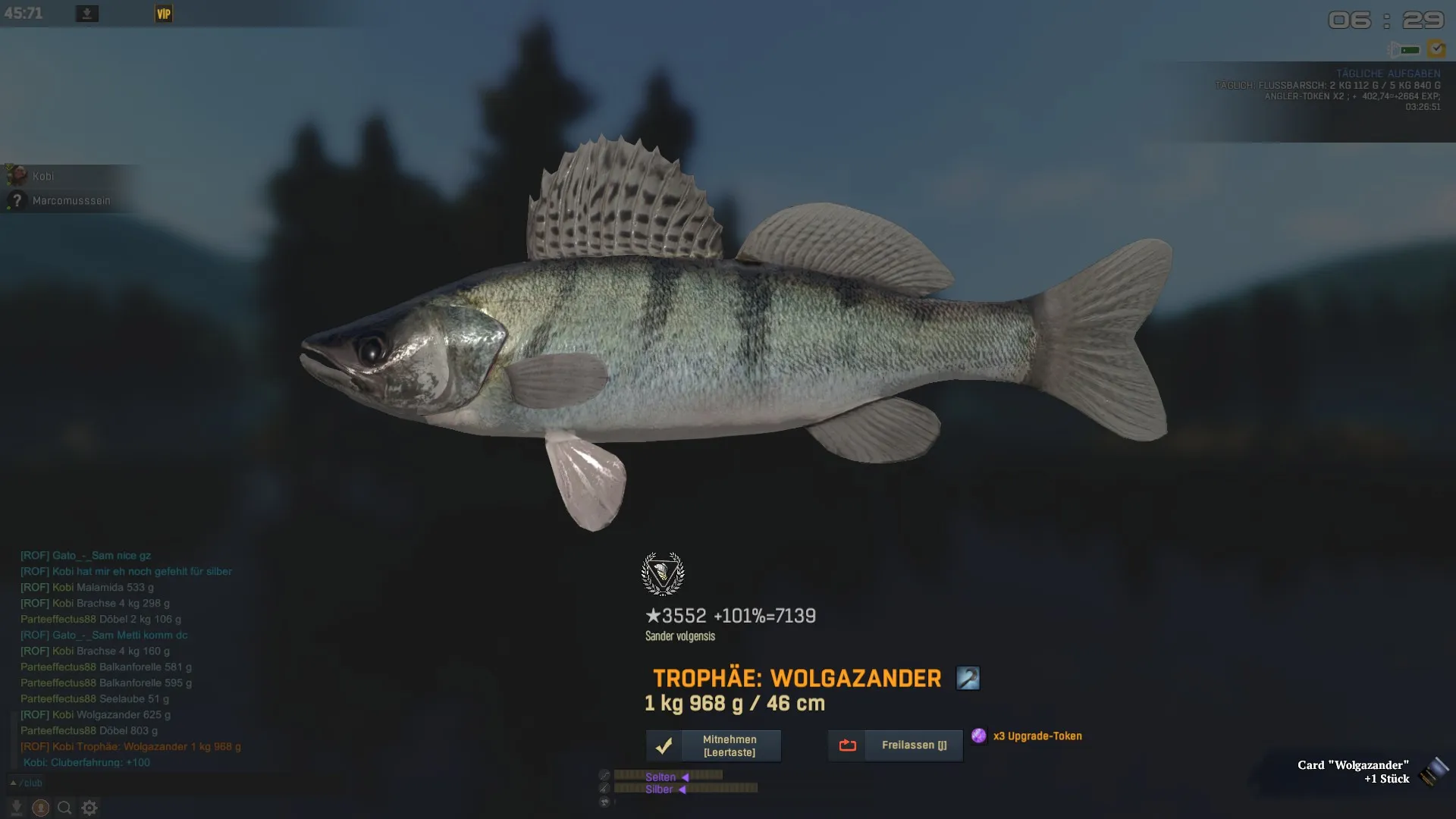This screenshot has height=819, width=1456.
Task: Click the purple Upgrade-Token icon
Action: (979, 736)
